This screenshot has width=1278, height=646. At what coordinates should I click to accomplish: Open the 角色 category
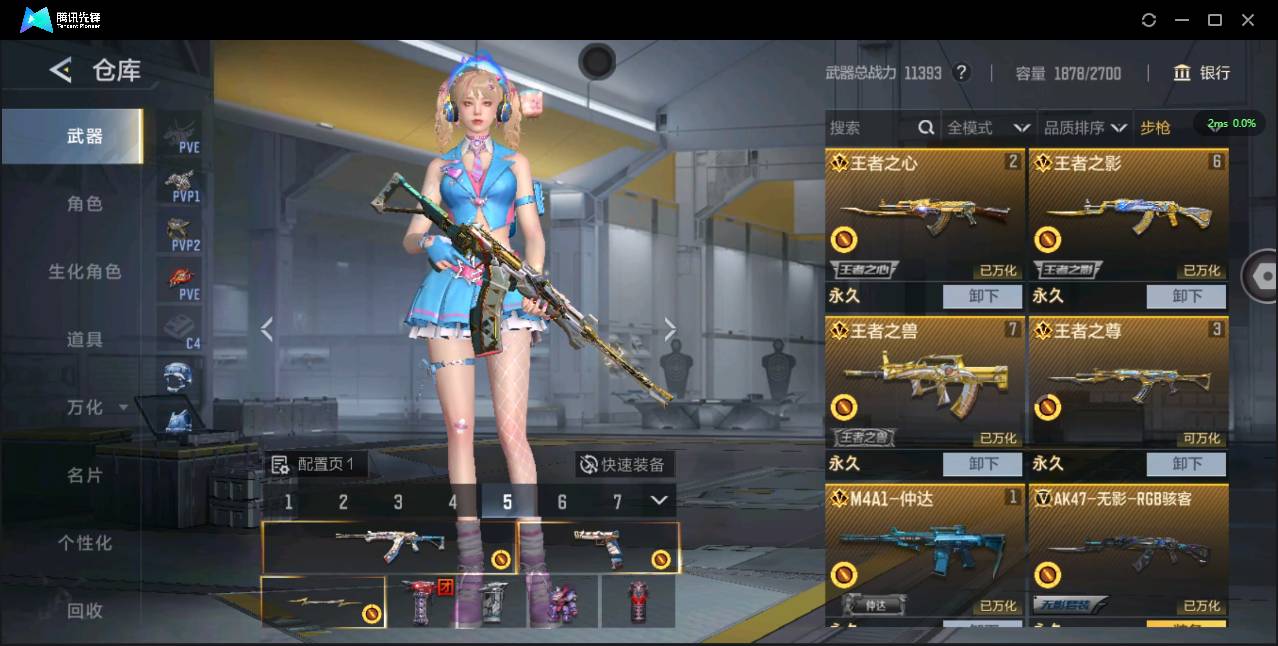84,204
